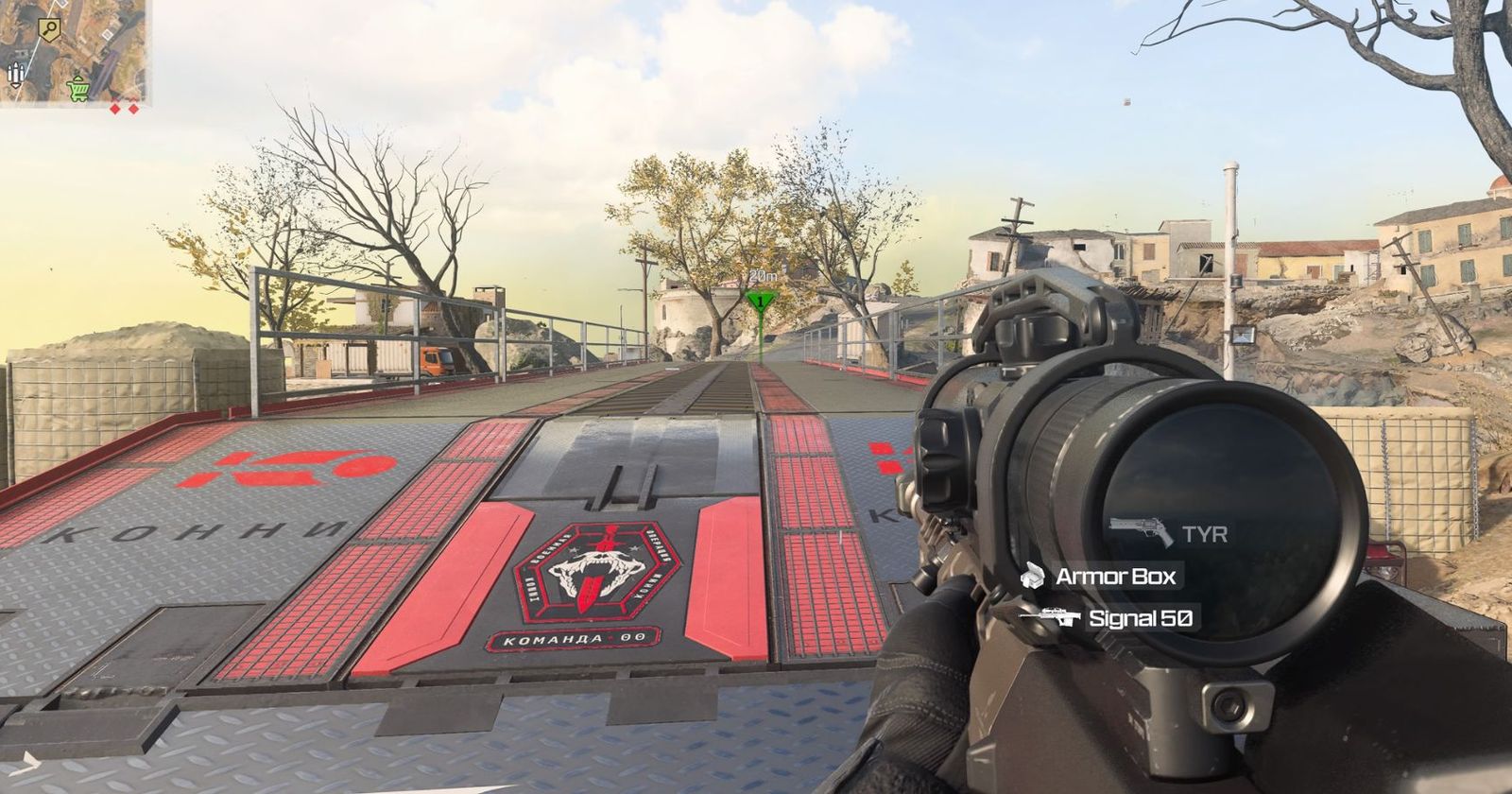This screenshot has width=1512, height=794.
Task: Open the minimap in the corner
Action: [74, 52]
